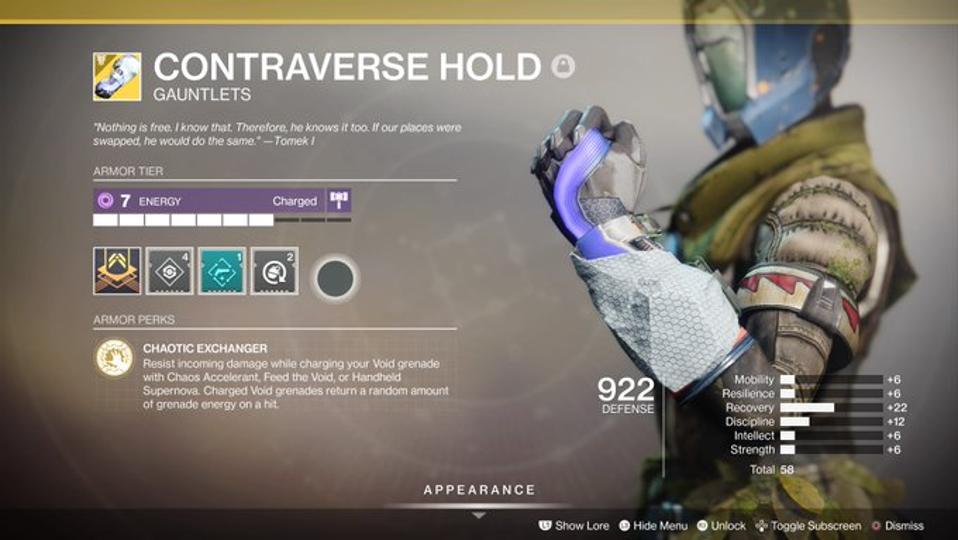Viewport: 958px width, 540px height.
Task: Select the Void energy type icon
Action: (x=106, y=201)
